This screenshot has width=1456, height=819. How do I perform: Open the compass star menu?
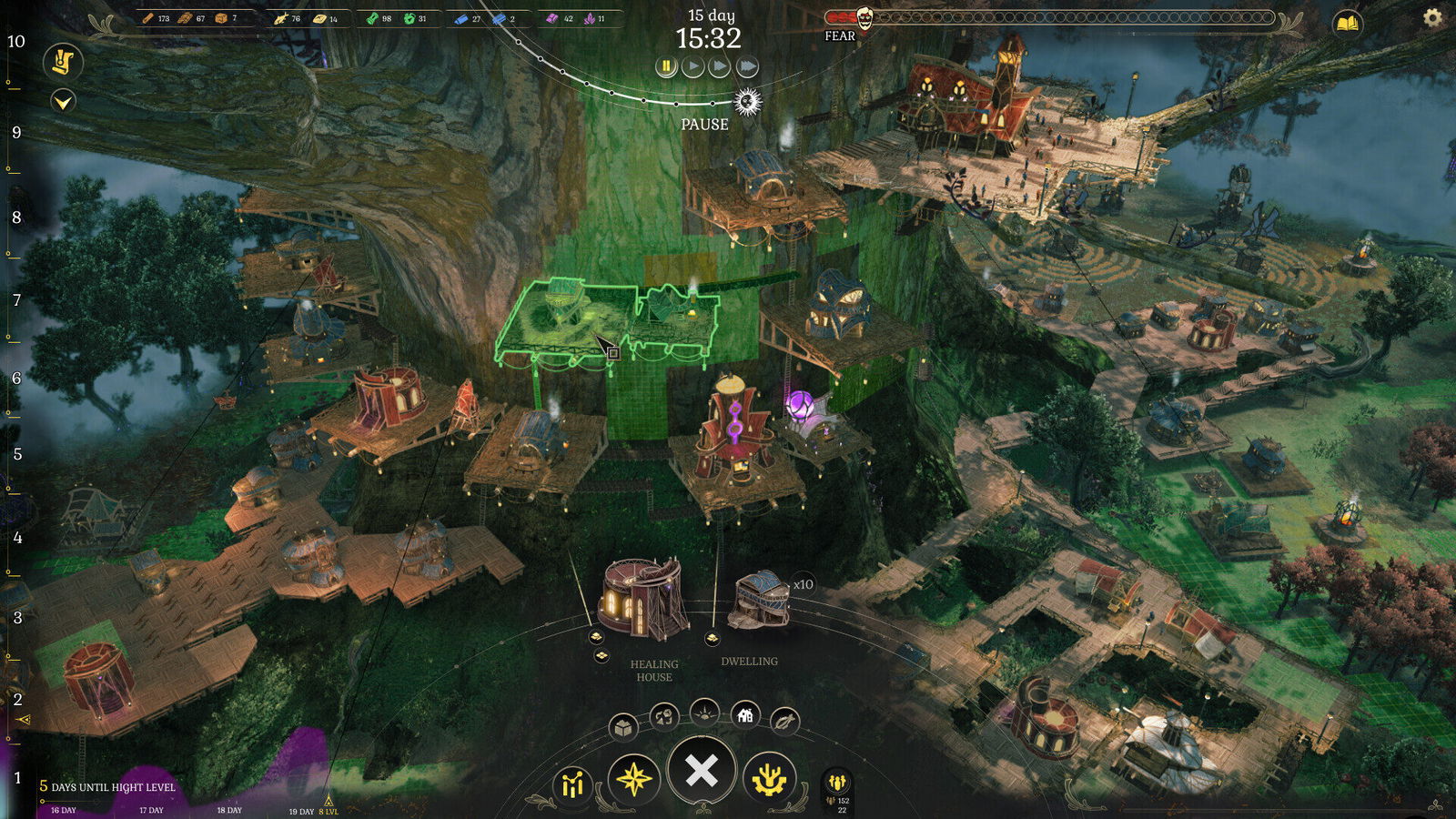[x=634, y=779]
